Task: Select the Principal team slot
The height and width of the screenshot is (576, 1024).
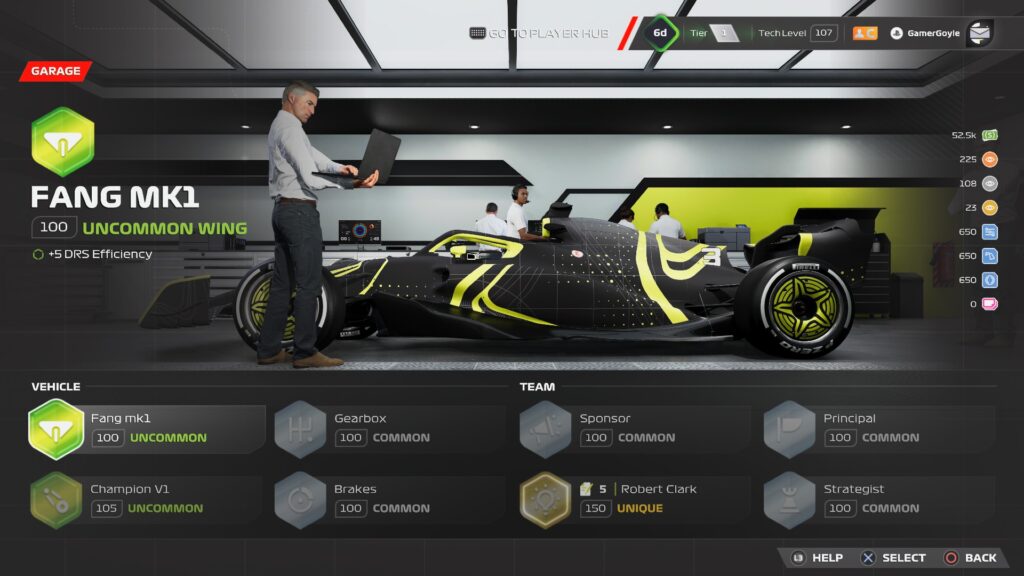Action: [878, 429]
